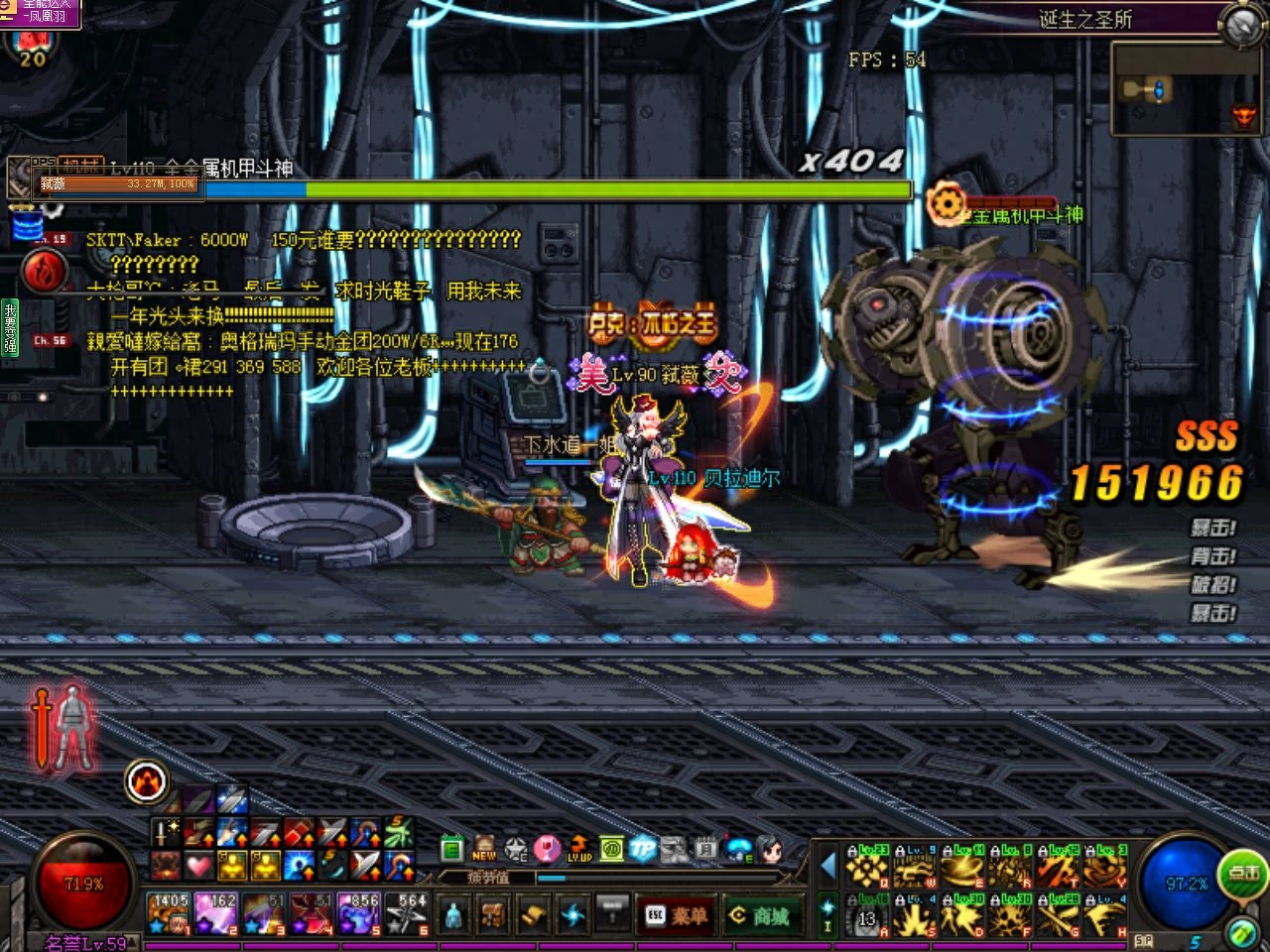This screenshot has width=1270, height=952.
Task: Use the shuriken item in quick slot 6
Action: (x=406, y=913)
